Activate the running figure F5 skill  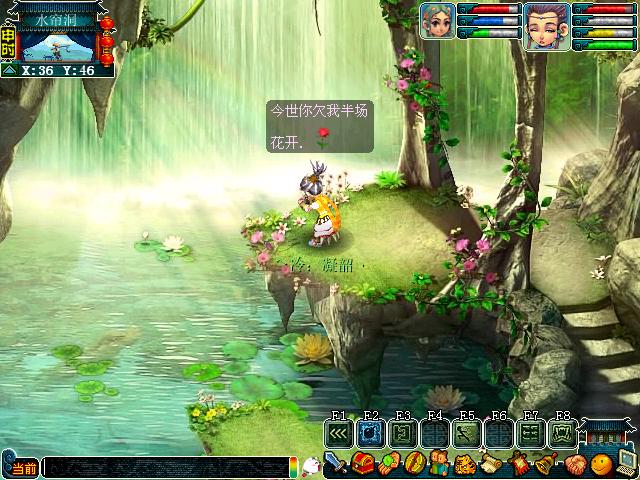[467, 434]
